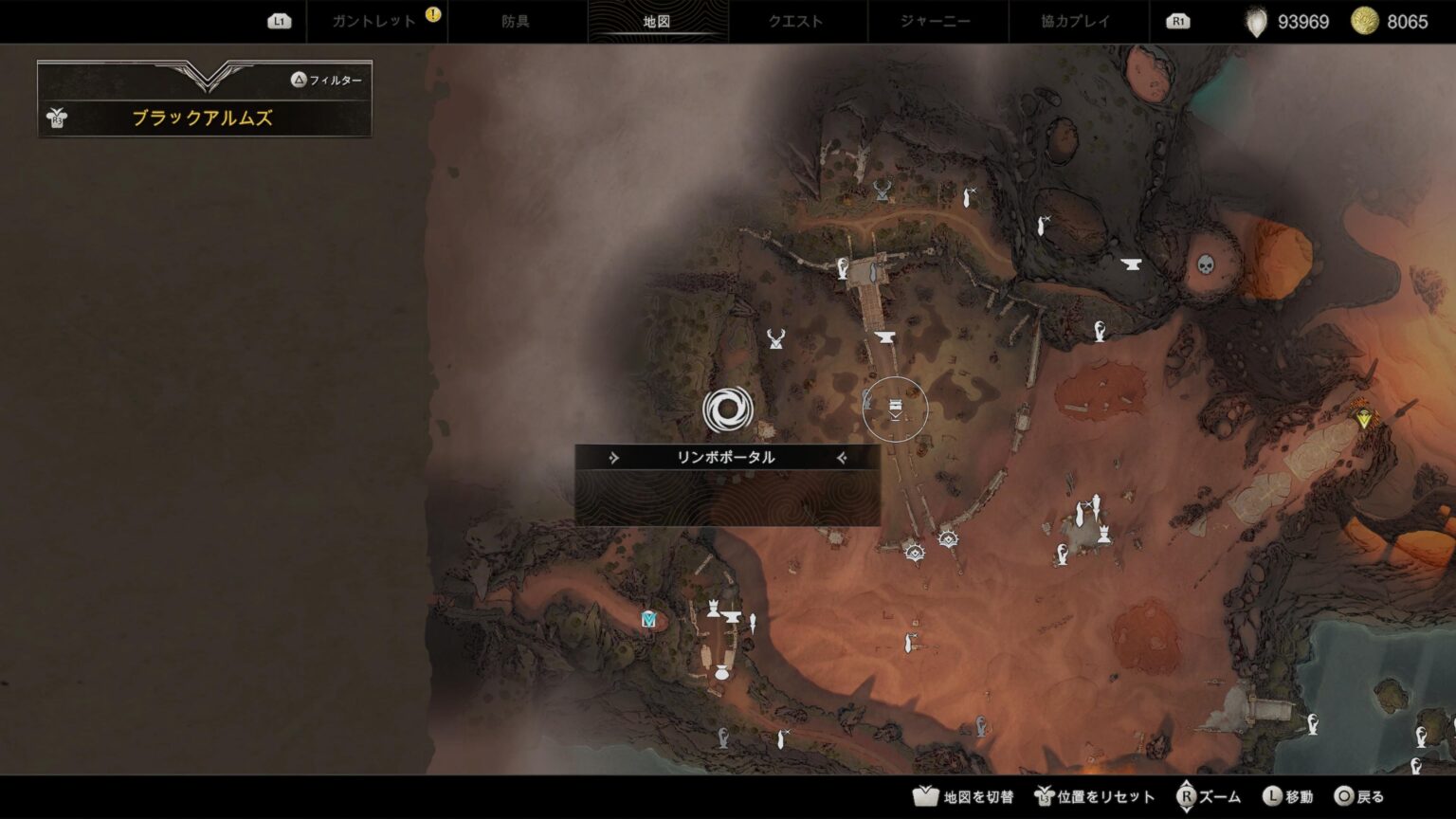Screen dimensions: 1456x819
Task: Choose the blue marker on the map
Action: click(649, 619)
